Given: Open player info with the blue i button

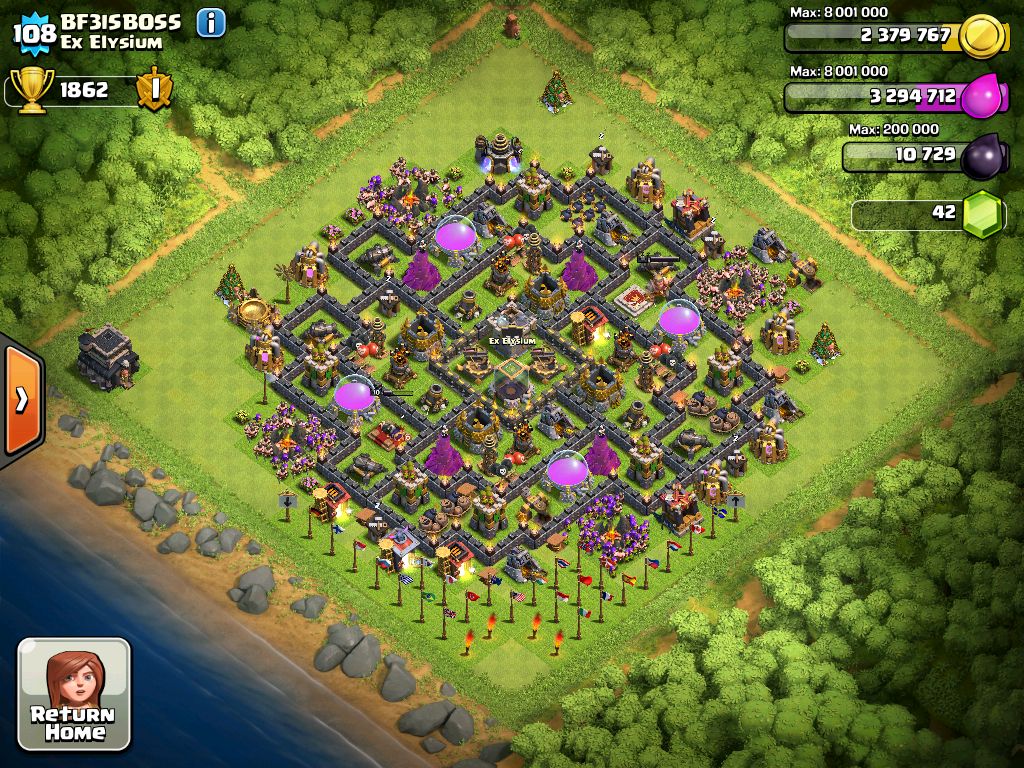Looking at the screenshot, I should coord(211,22).
